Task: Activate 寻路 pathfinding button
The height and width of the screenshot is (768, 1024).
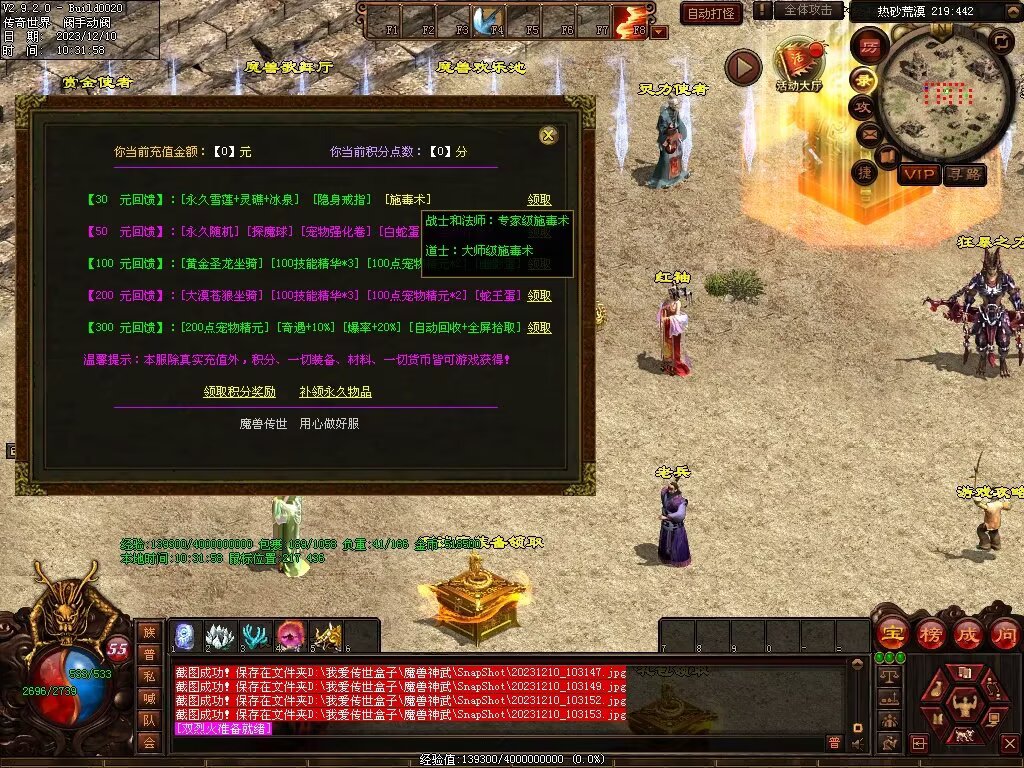Action: [965, 174]
